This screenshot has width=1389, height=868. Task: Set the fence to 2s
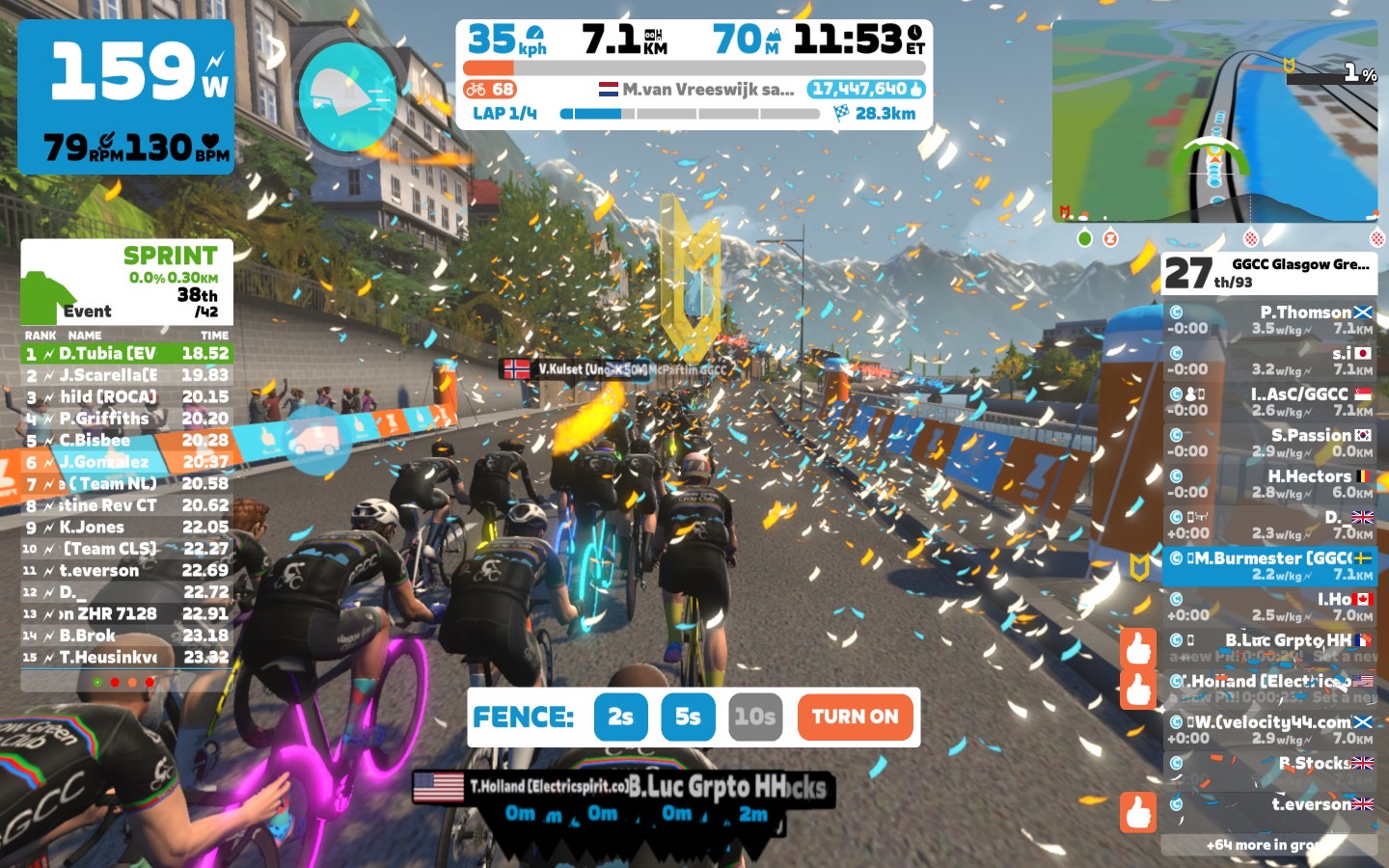(620, 717)
